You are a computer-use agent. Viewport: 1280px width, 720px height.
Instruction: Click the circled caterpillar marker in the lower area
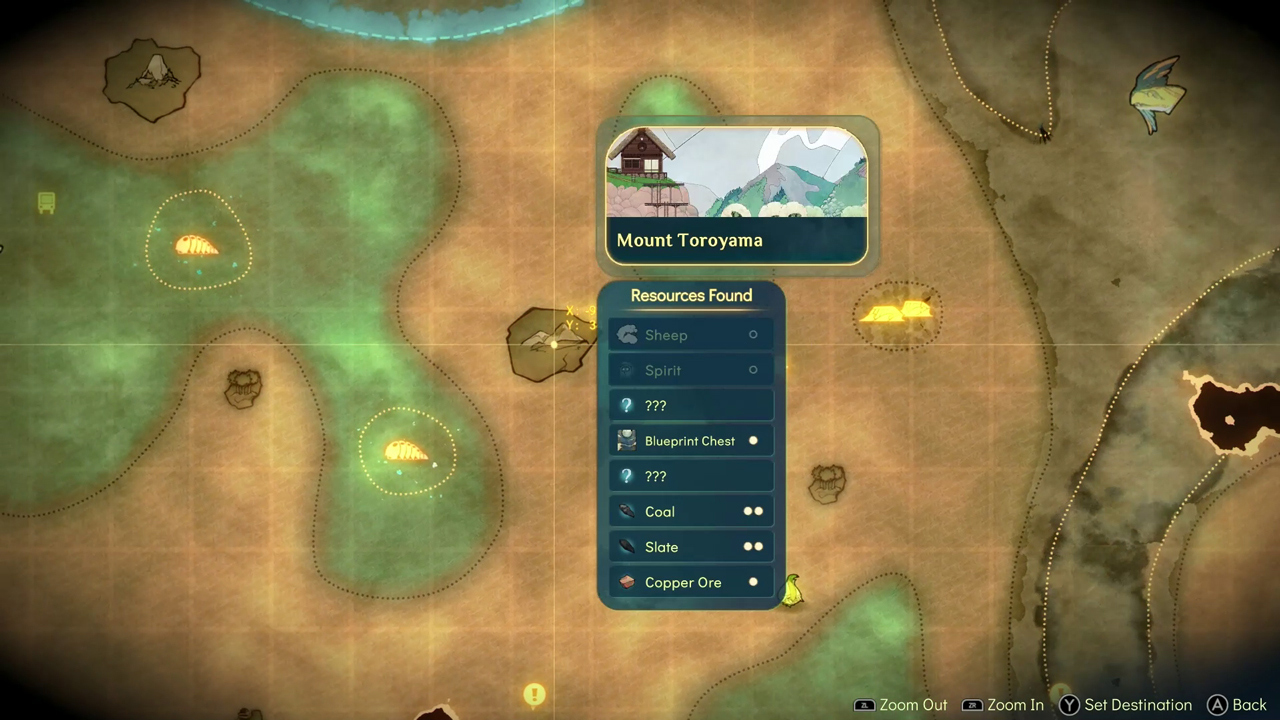point(405,452)
